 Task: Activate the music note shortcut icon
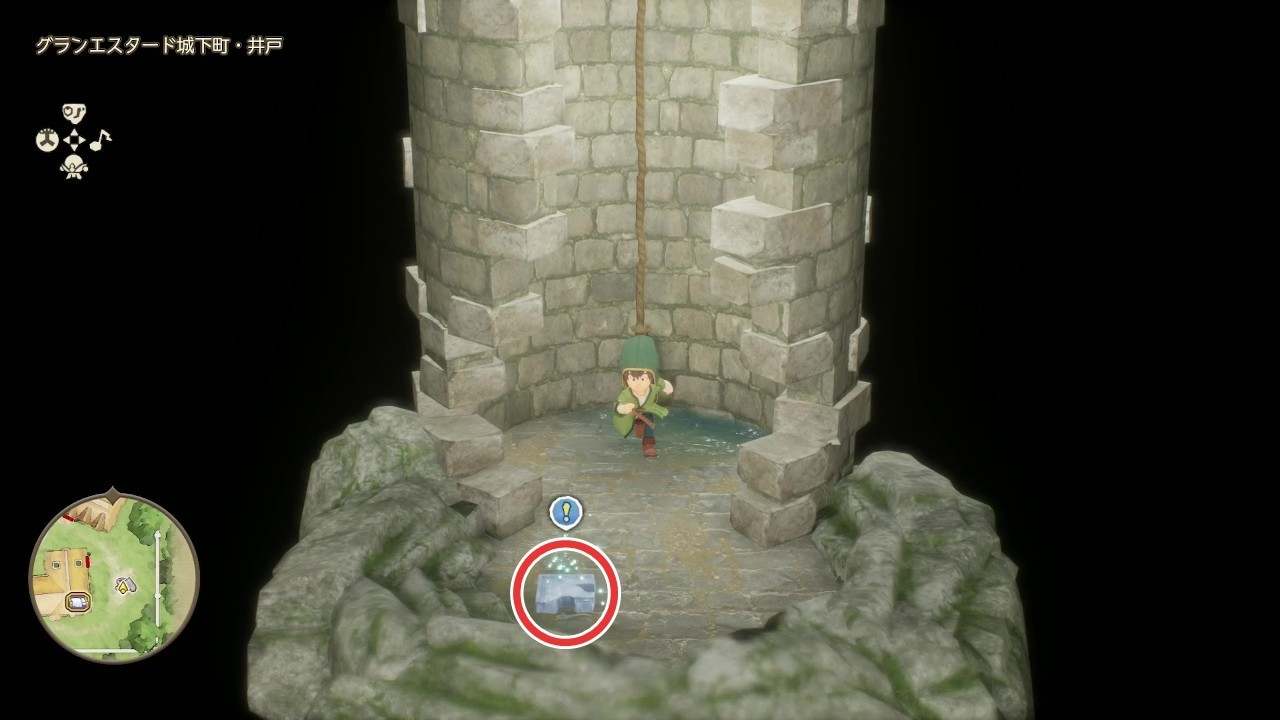101,139
